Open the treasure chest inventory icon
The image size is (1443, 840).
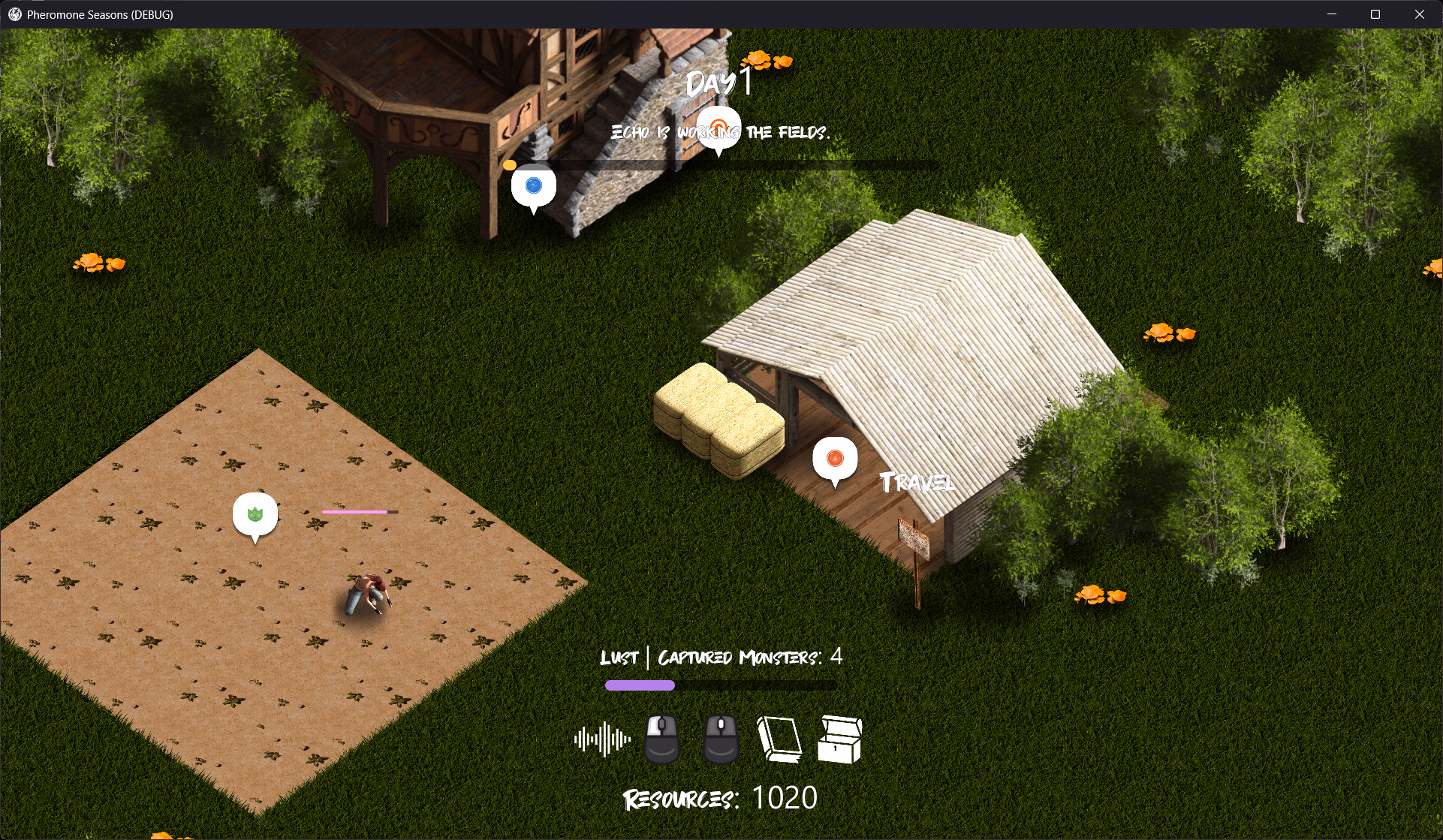[x=839, y=739]
